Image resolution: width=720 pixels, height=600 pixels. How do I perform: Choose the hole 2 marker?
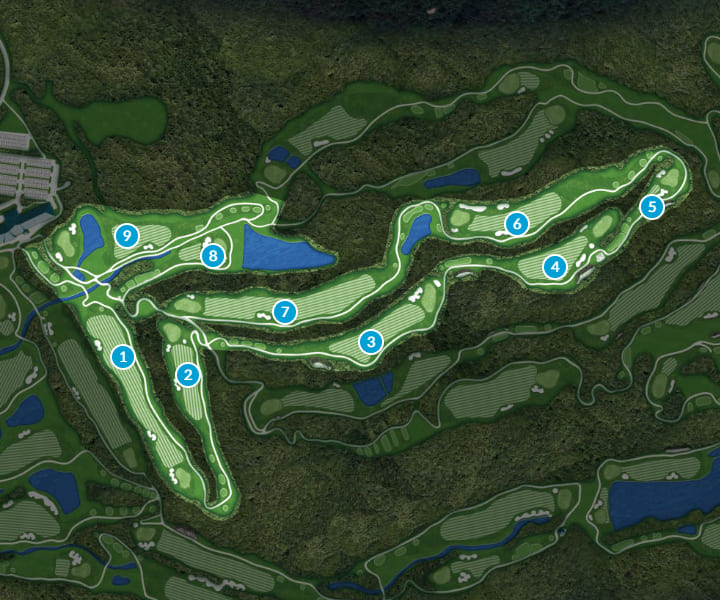pyautogui.click(x=187, y=375)
